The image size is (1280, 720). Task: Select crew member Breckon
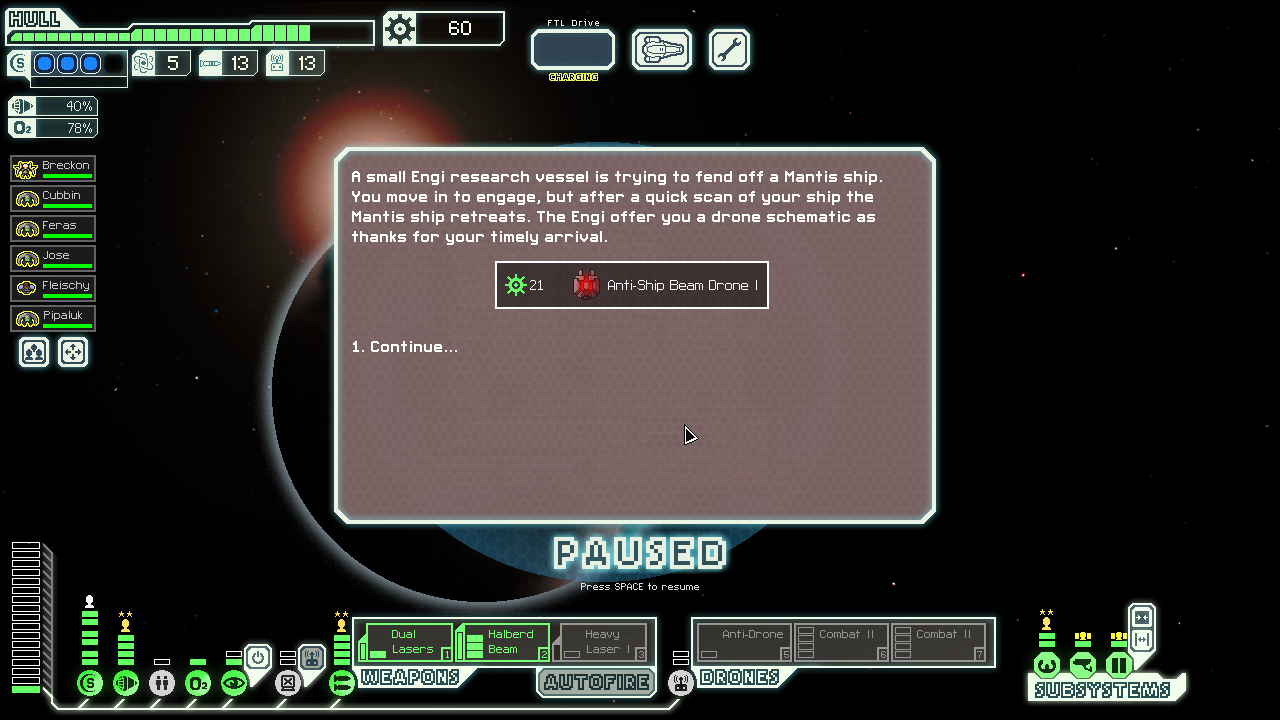pyautogui.click(x=53, y=169)
